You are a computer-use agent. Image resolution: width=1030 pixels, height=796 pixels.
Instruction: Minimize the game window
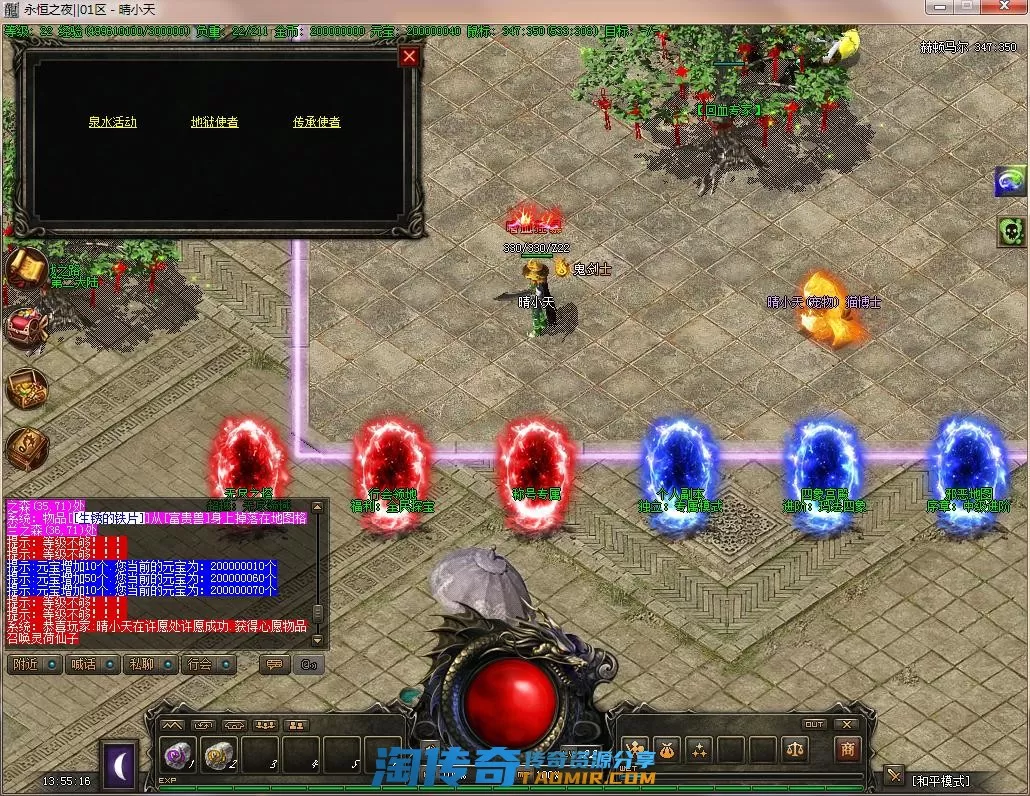point(937,7)
